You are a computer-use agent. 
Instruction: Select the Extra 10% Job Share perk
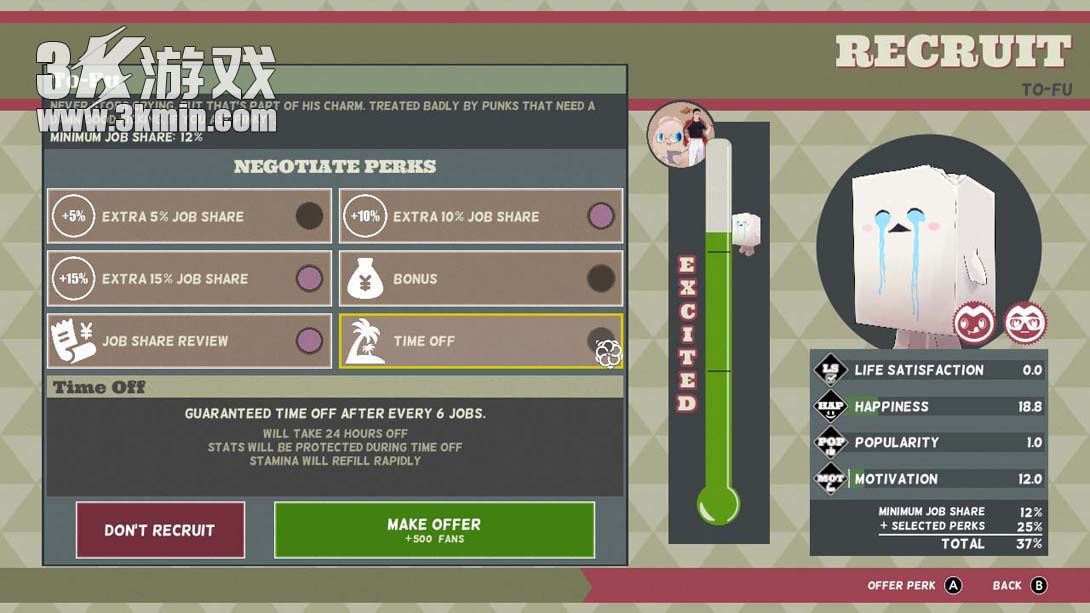[x=481, y=216]
